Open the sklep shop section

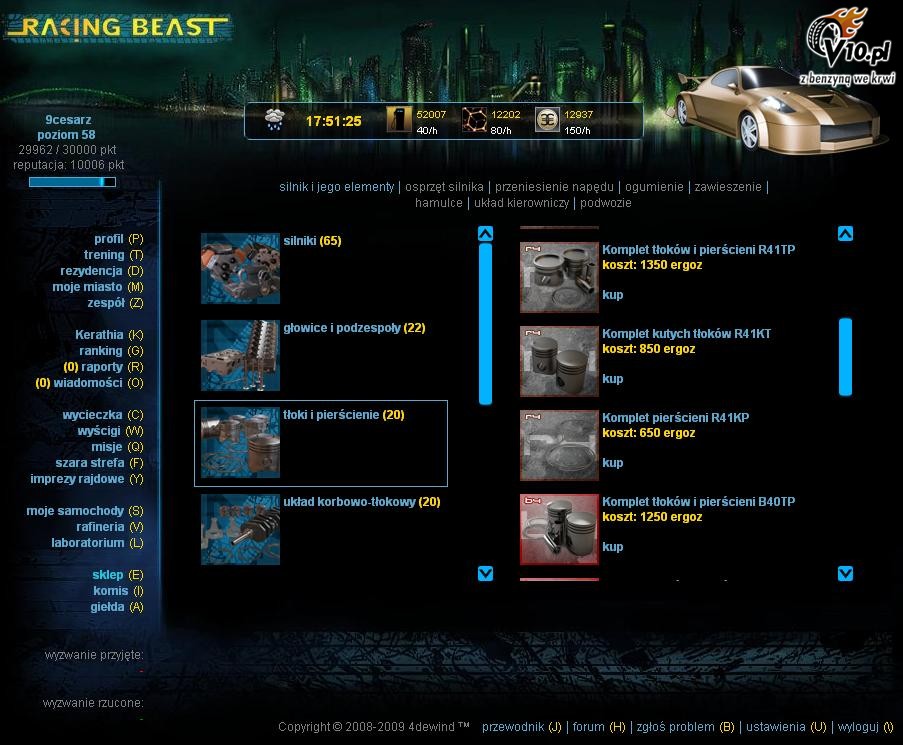coord(108,575)
